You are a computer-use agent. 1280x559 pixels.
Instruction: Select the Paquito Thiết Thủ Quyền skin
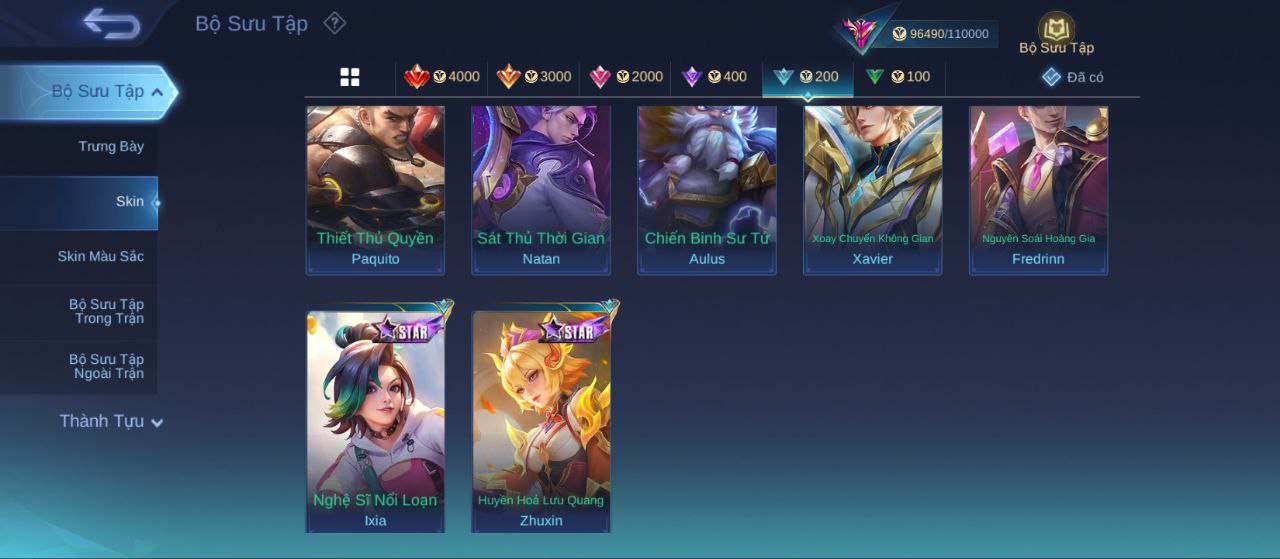click(375, 189)
